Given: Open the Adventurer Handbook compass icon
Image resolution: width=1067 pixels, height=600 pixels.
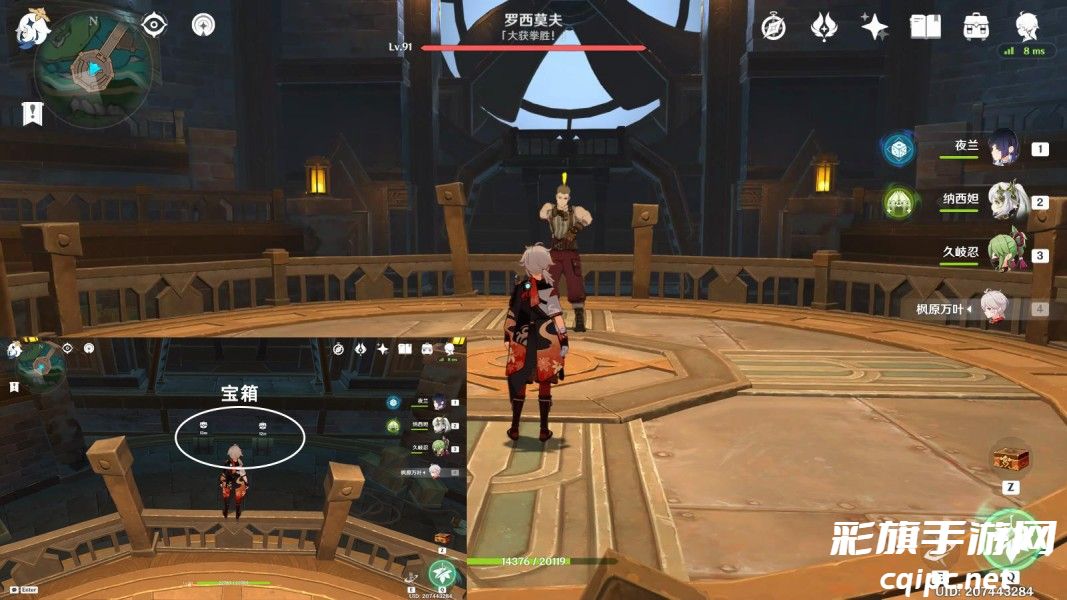Looking at the screenshot, I should point(772,27).
